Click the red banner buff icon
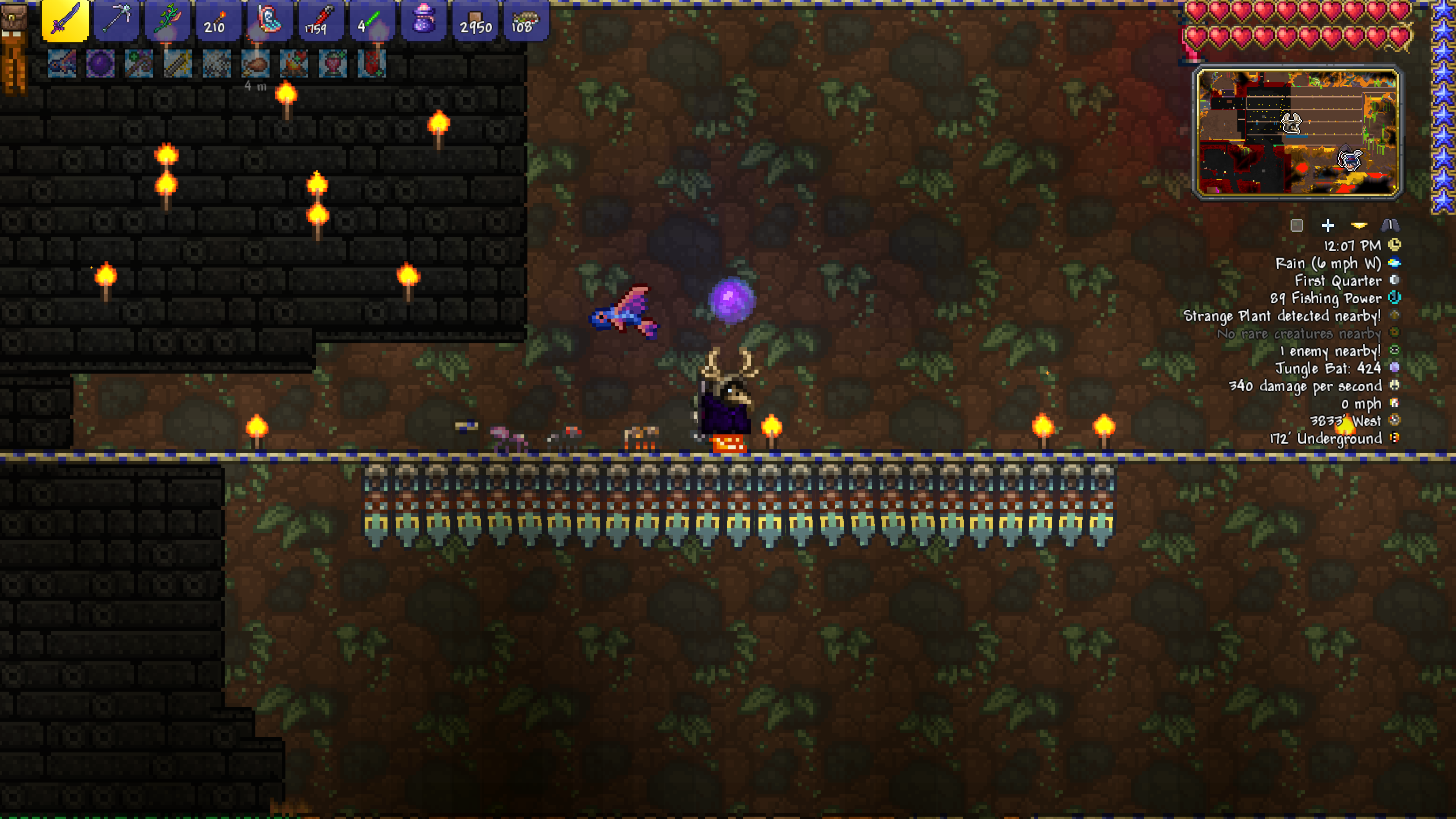The width and height of the screenshot is (1456, 819). pyautogui.click(x=371, y=63)
